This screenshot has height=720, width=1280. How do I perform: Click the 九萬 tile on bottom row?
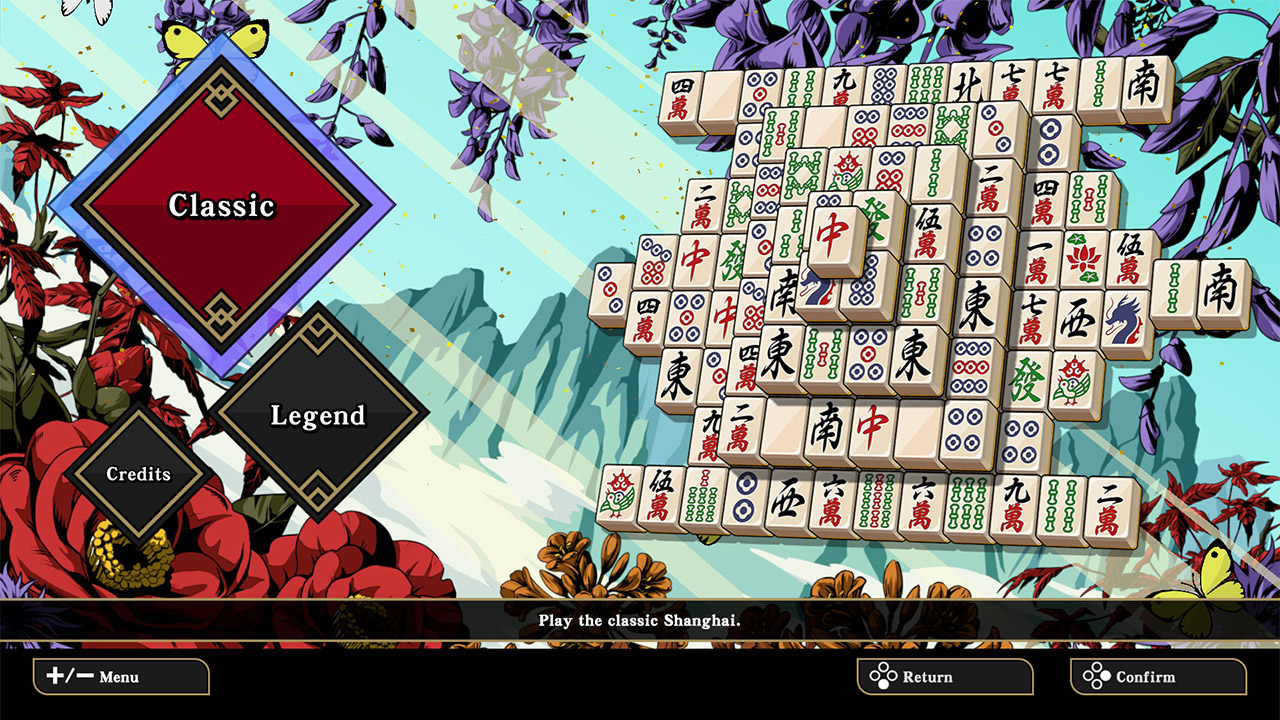1012,504
